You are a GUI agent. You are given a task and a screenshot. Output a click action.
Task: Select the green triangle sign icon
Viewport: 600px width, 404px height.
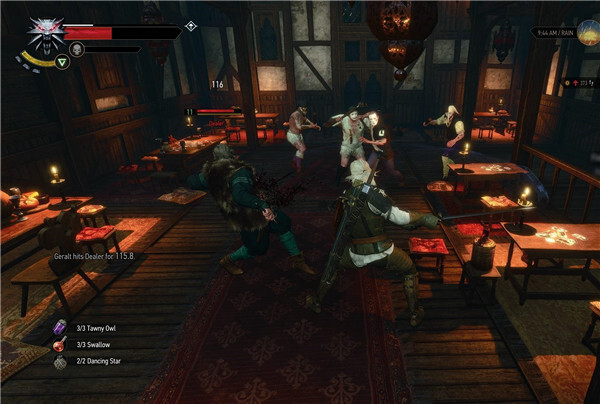pyautogui.click(x=62, y=62)
